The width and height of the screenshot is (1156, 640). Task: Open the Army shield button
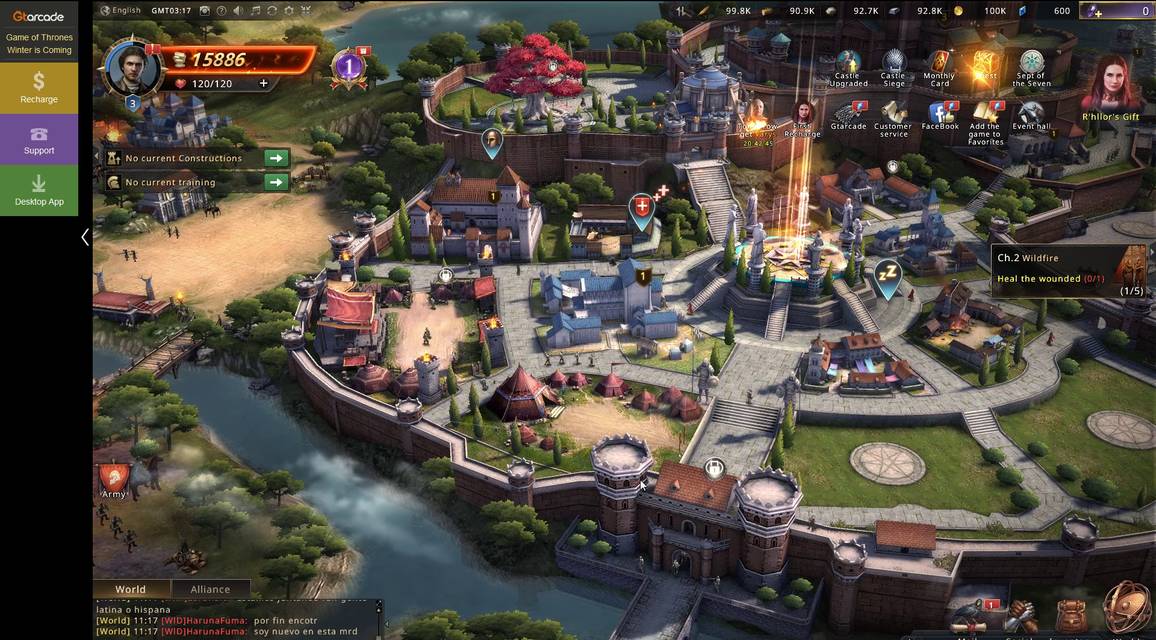[x=113, y=478]
